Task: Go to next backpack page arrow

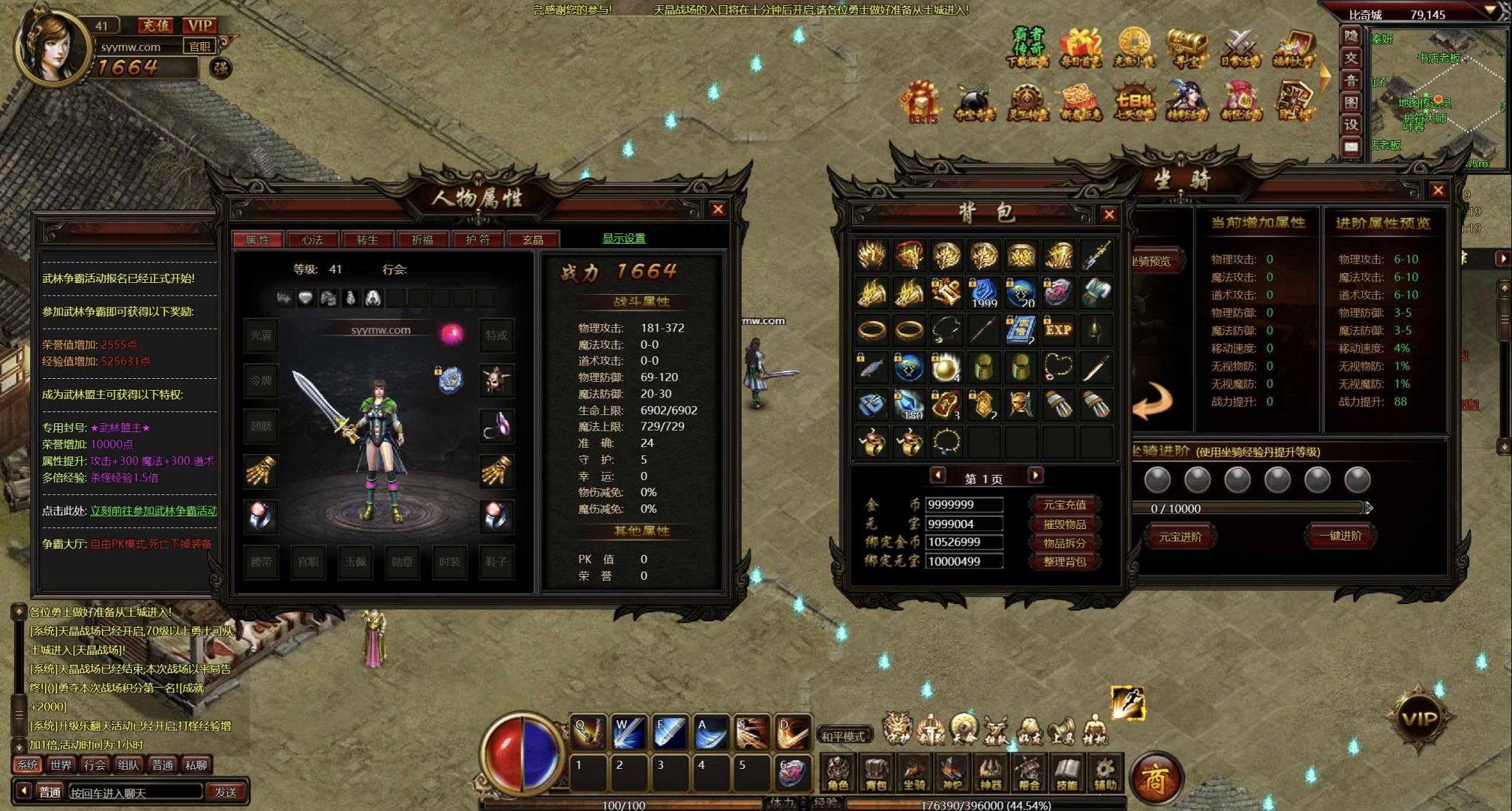Action: (x=1036, y=476)
